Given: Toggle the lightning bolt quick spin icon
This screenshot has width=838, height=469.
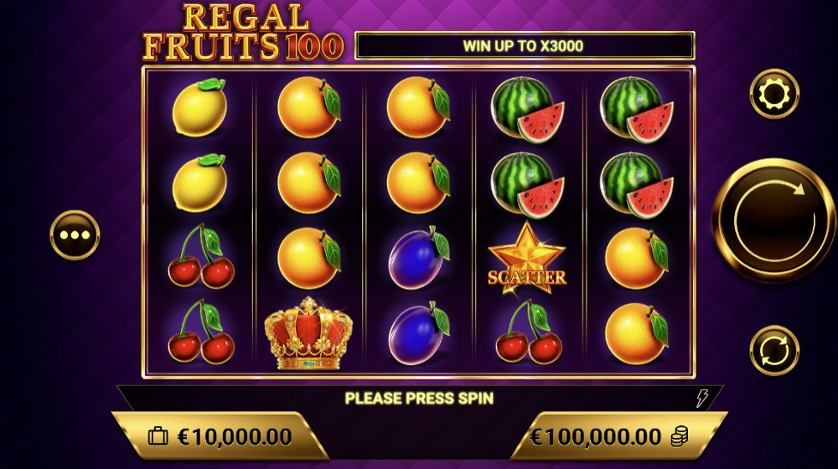Looking at the screenshot, I should pyautogui.click(x=703, y=398).
